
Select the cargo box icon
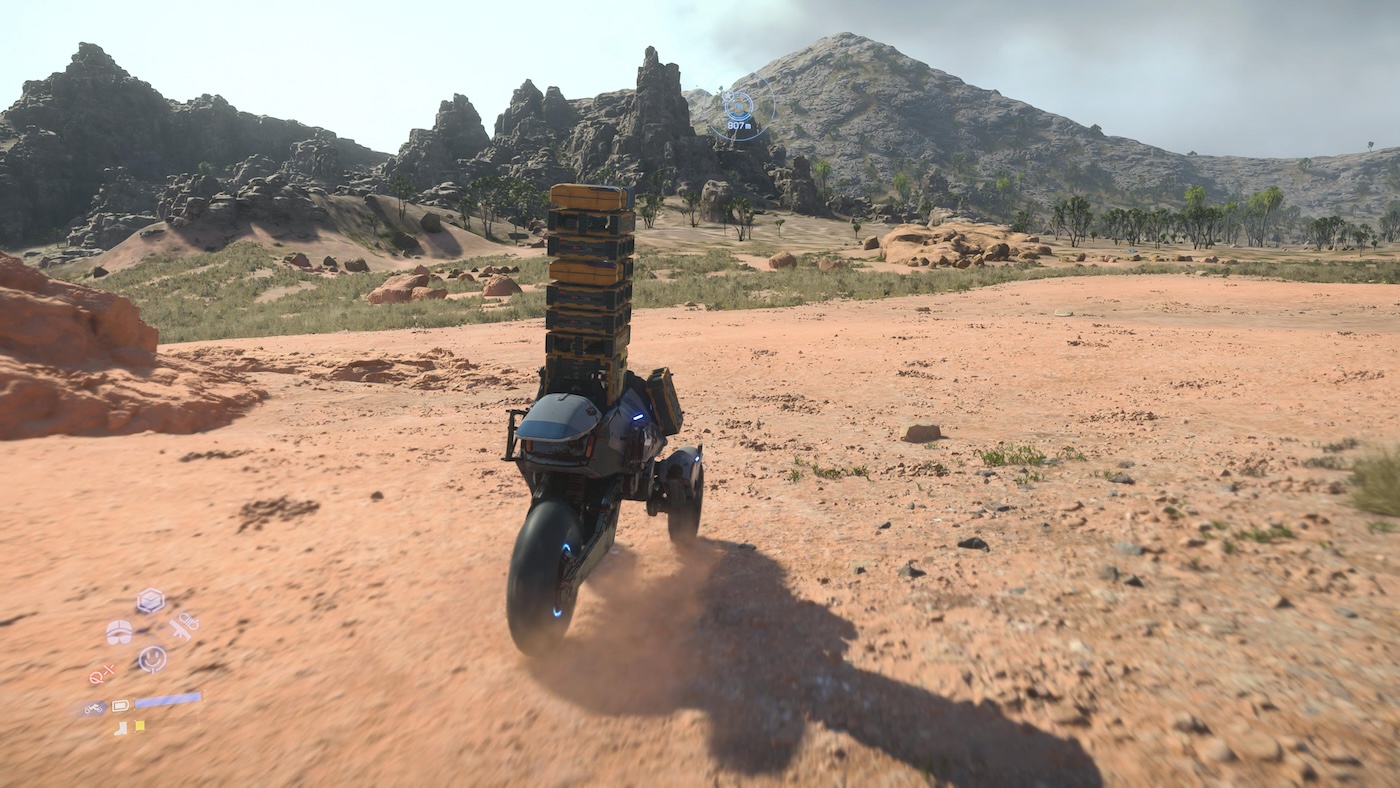click(150, 600)
